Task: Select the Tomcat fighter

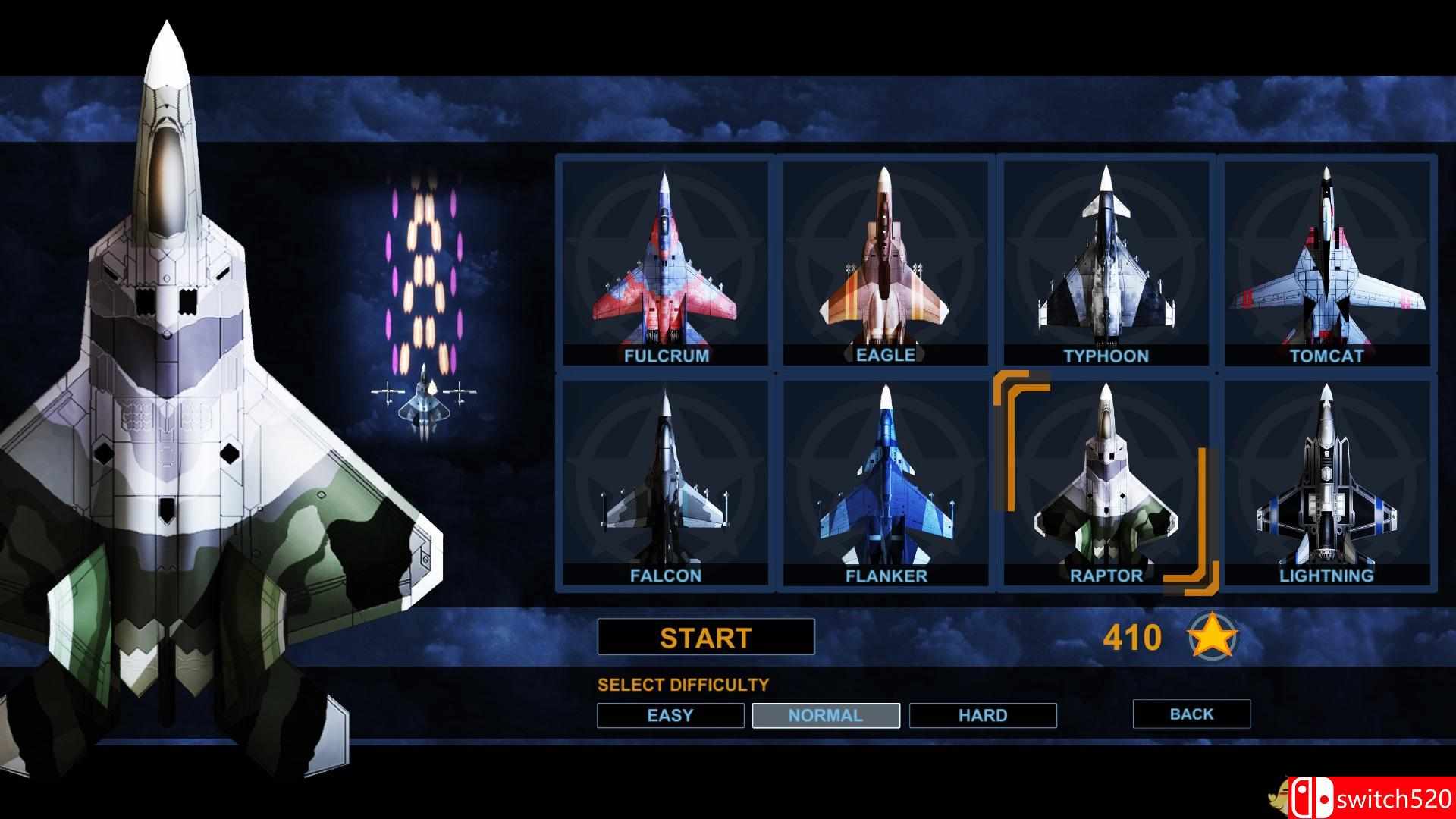Action: pyautogui.click(x=1326, y=262)
